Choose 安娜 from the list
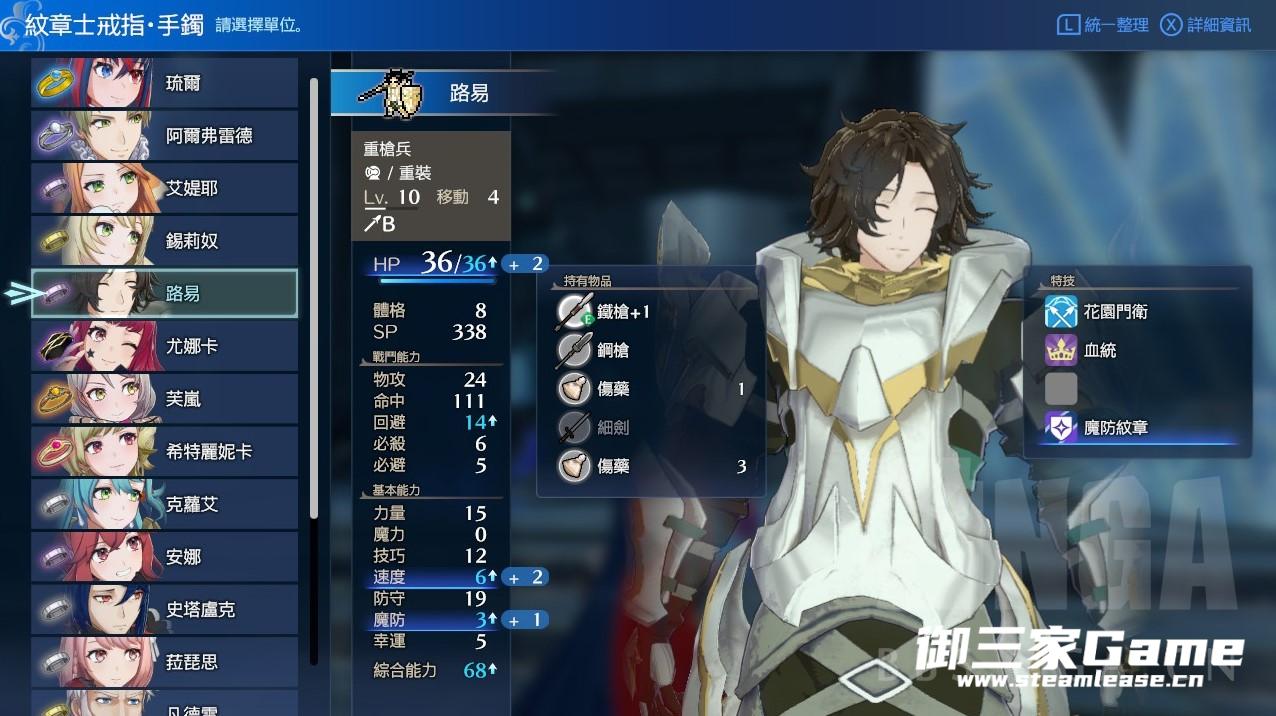The width and height of the screenshot is (1276, 716). pos(165,557)
